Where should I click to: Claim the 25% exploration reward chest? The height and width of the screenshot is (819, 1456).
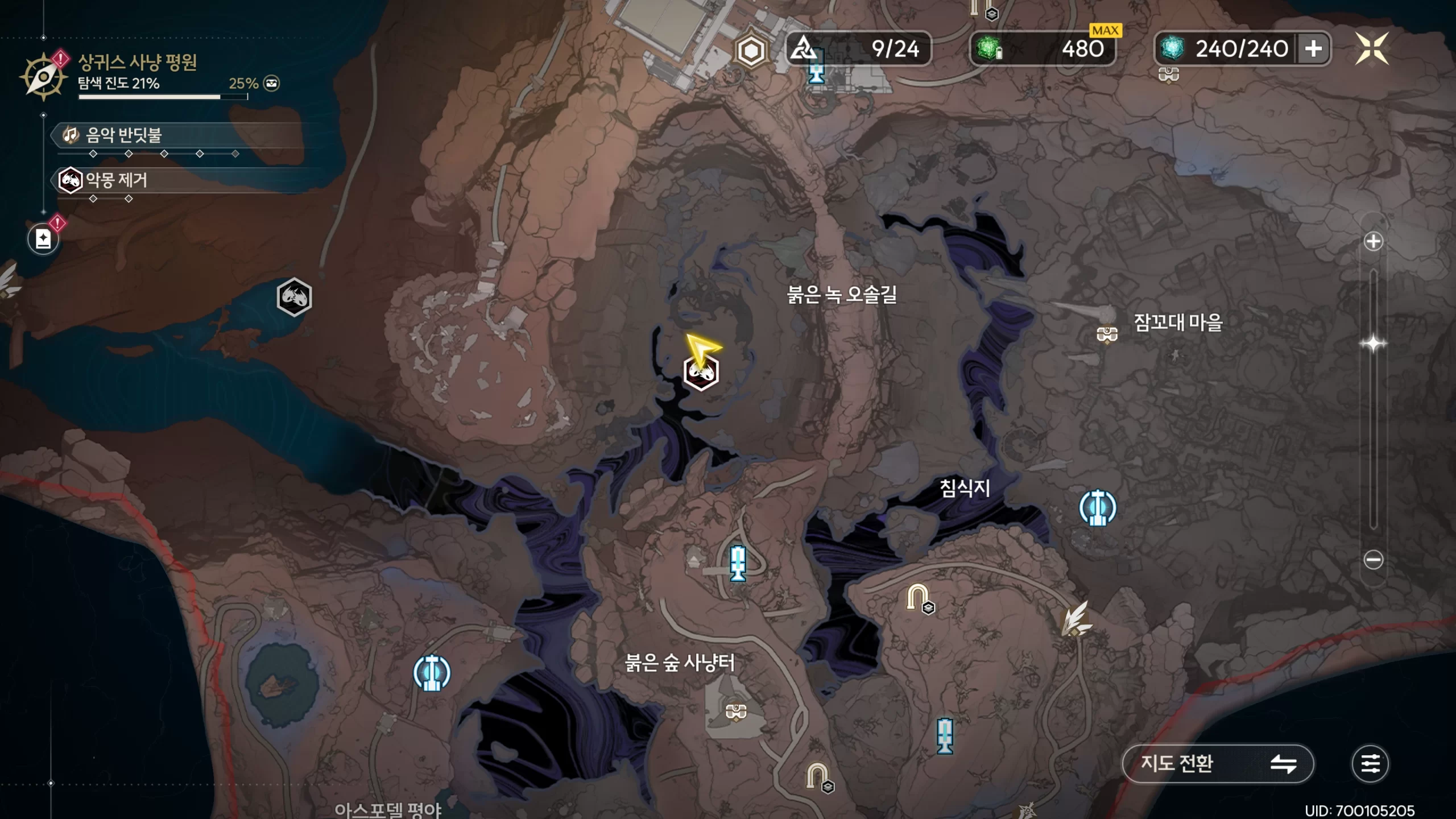coord(272,84)
